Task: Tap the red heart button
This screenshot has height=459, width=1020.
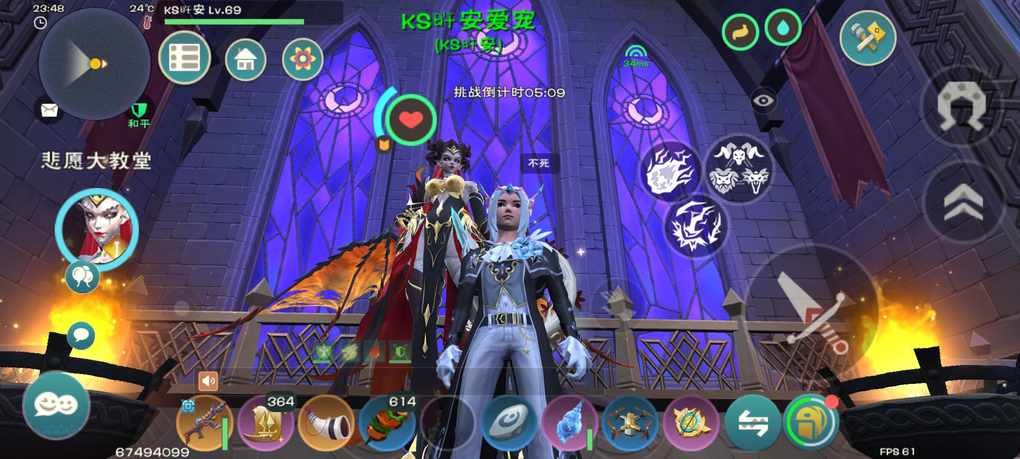Action: click(x=410, y=120)
